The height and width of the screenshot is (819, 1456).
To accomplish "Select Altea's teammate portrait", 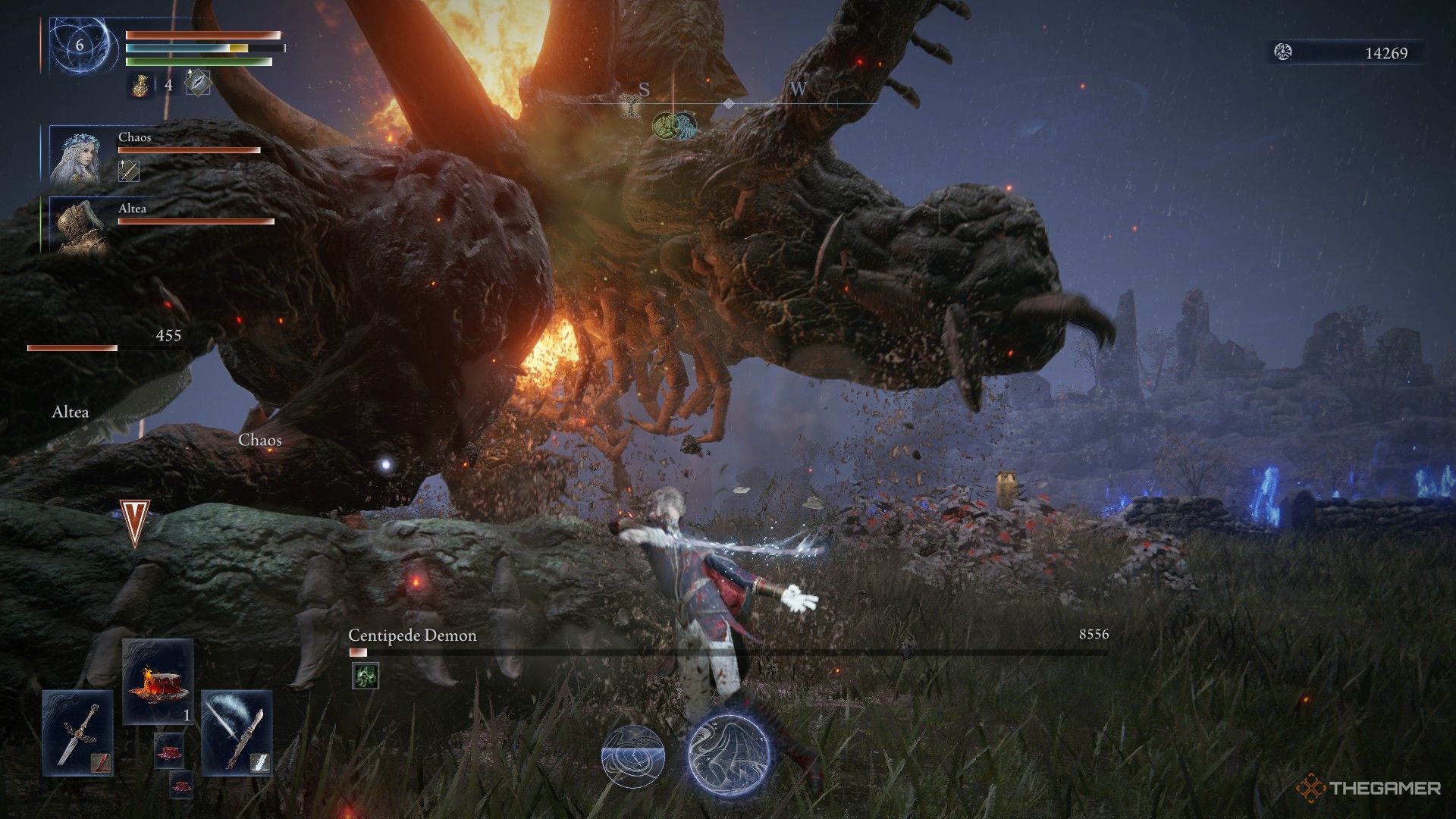I will [x=76, y=225].
